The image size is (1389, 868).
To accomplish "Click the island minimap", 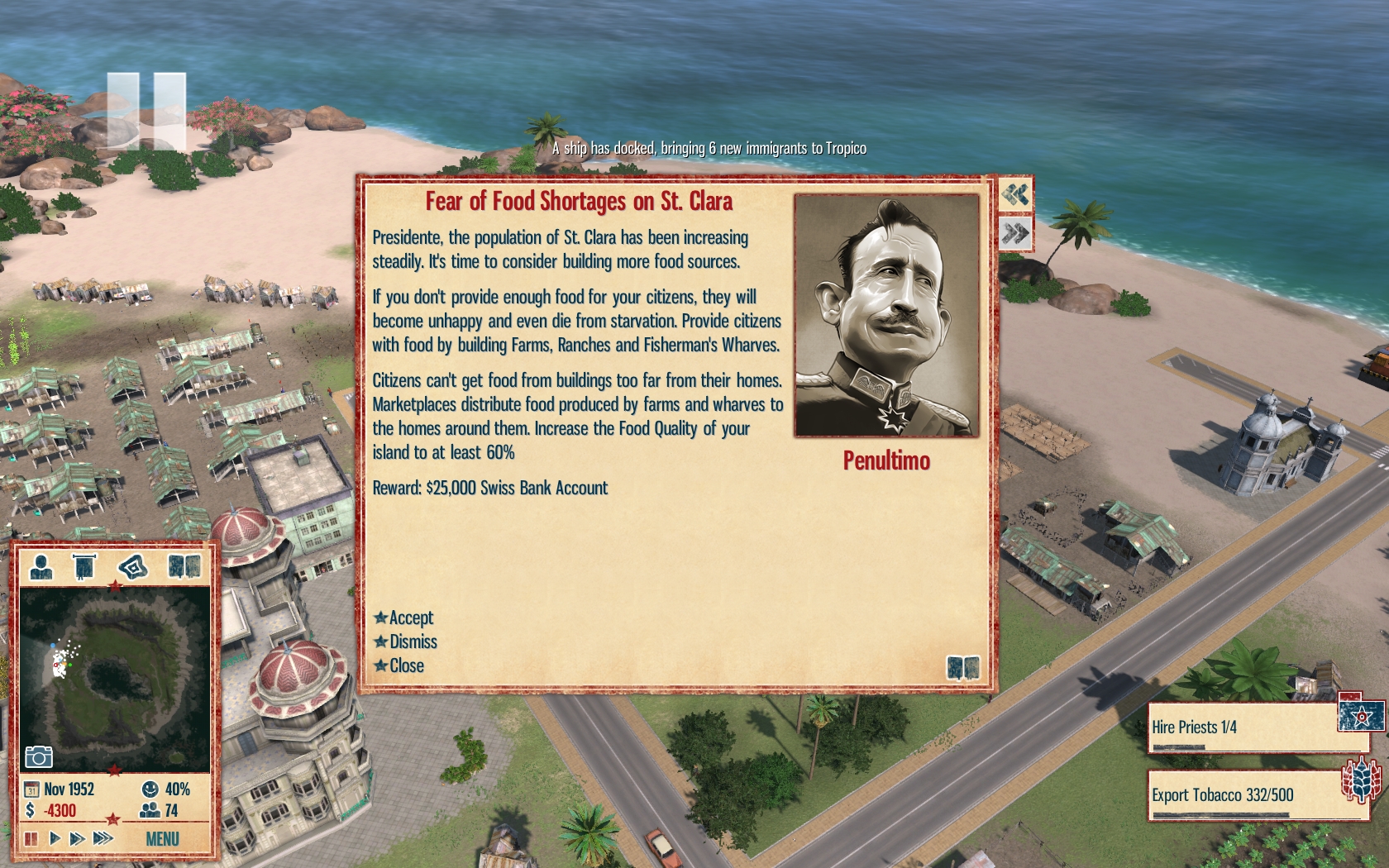I will 114,678.
